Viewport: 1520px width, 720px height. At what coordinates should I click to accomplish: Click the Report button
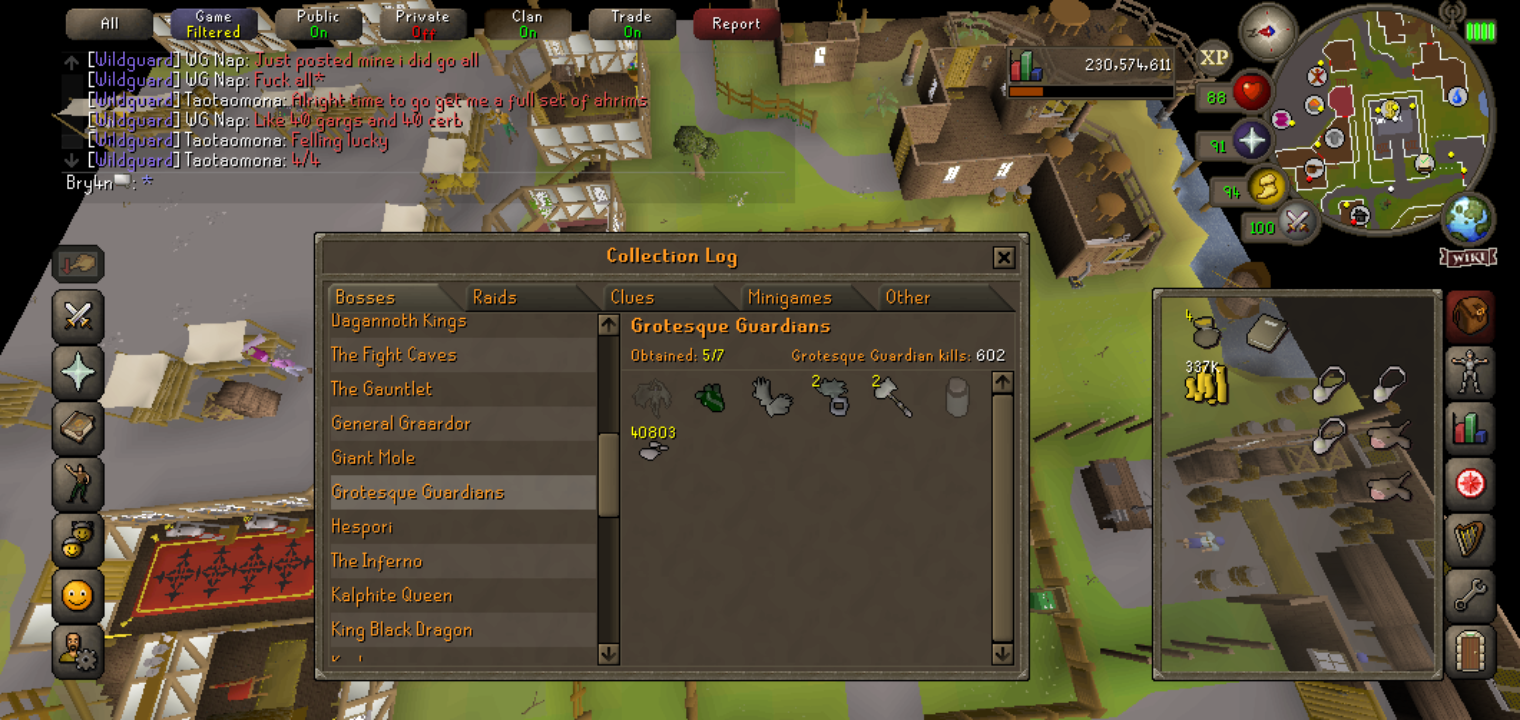click(736, 24)
